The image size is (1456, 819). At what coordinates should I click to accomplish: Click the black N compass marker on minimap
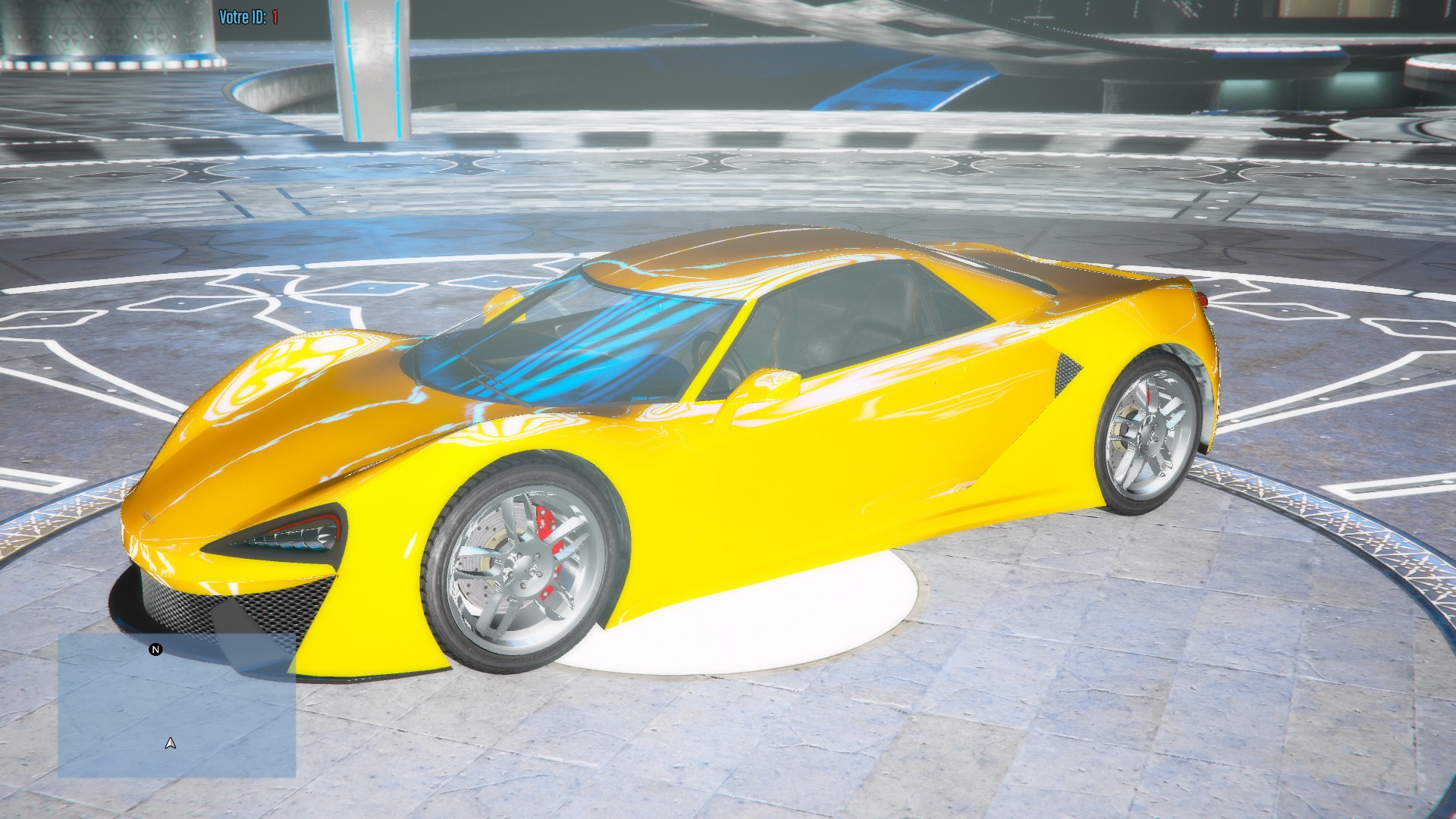point(155,650)
